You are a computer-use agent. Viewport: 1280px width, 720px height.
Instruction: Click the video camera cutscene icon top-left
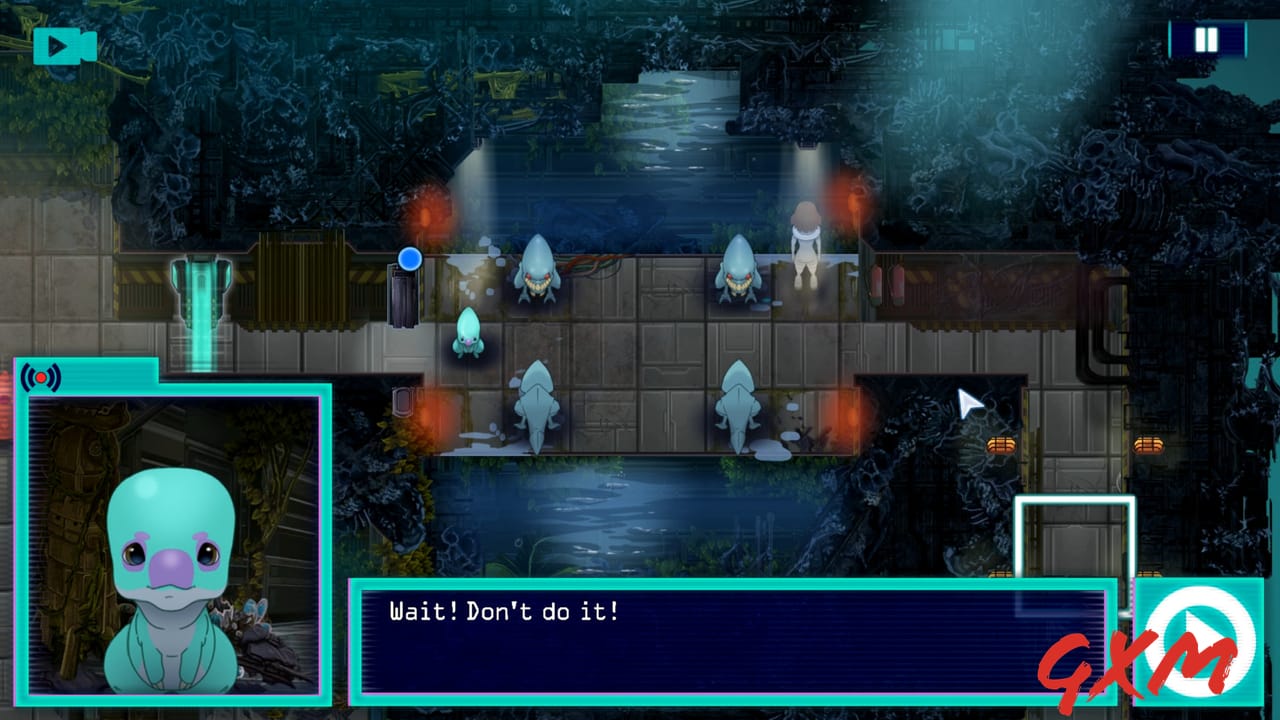pyautogui.click(x=65, y=43)
